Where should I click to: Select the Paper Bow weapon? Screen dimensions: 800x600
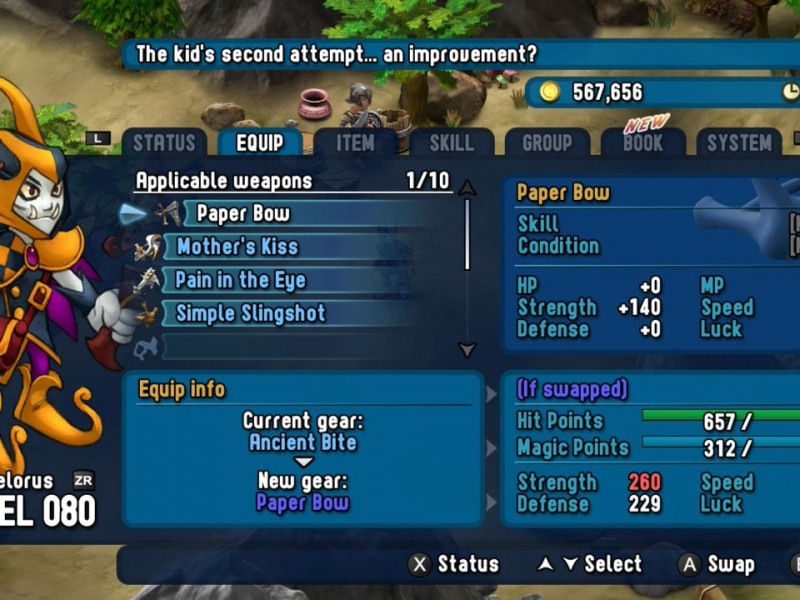click(243, 213)
